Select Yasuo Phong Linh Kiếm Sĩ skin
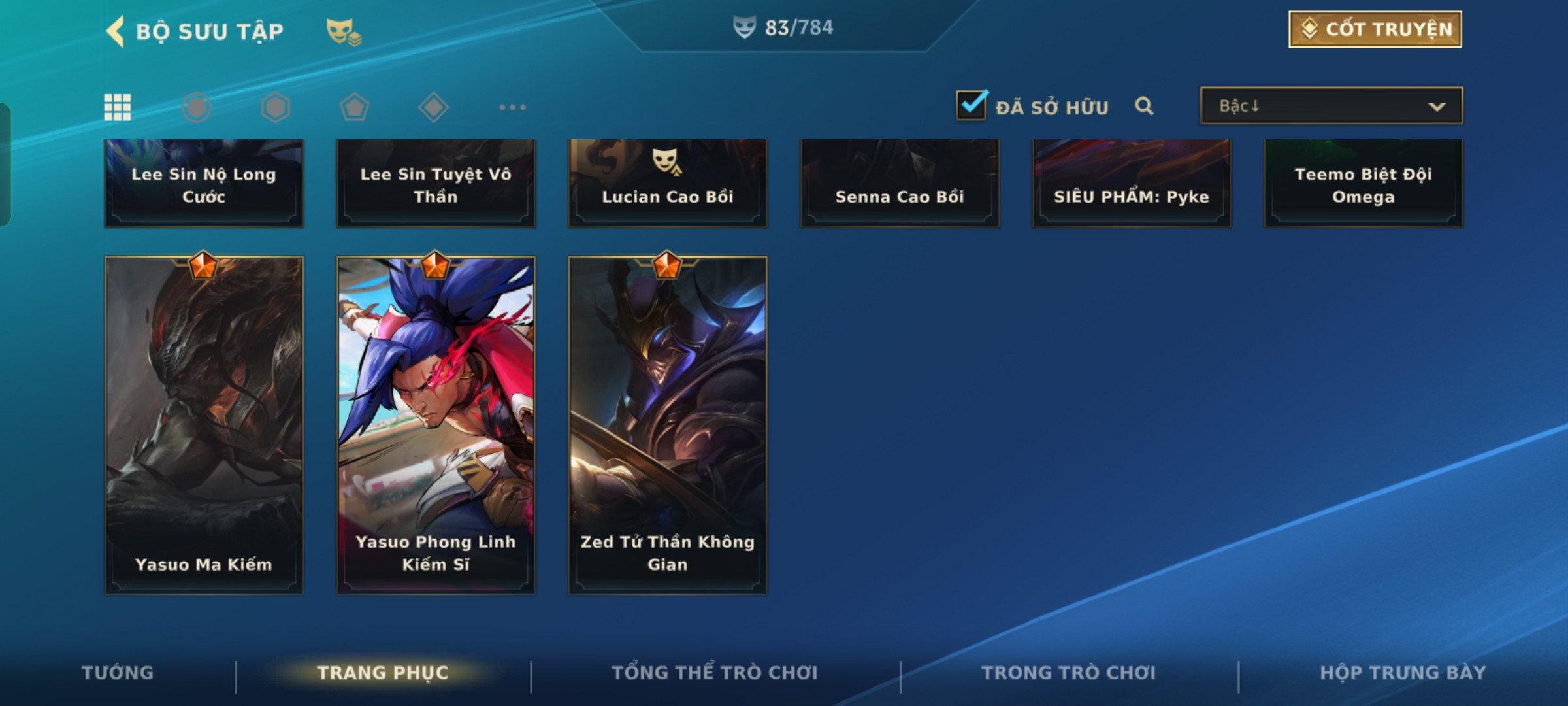This screenshot has height=706, width=1568. [436, 425]
